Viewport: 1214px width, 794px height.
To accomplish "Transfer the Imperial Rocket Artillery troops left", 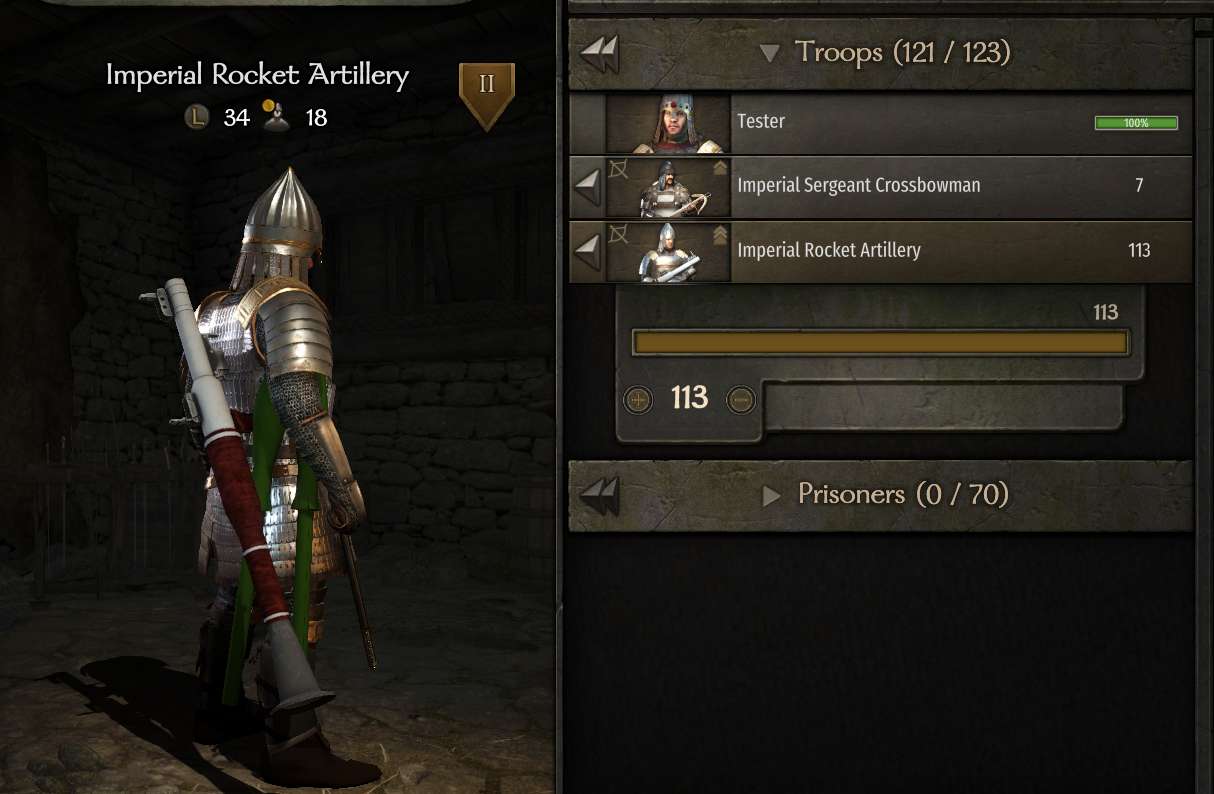I will pyautogui.click(x=588, y=251).
